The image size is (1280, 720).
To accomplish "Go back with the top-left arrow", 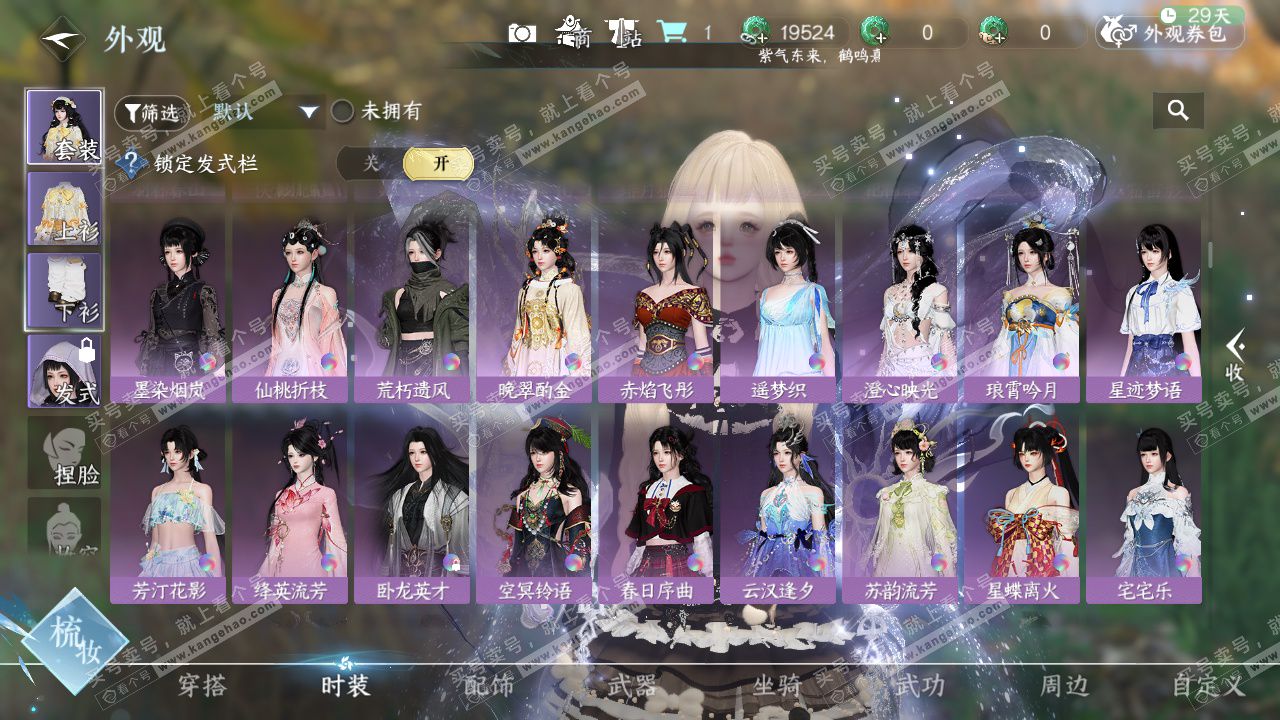I will coord(62,39).
